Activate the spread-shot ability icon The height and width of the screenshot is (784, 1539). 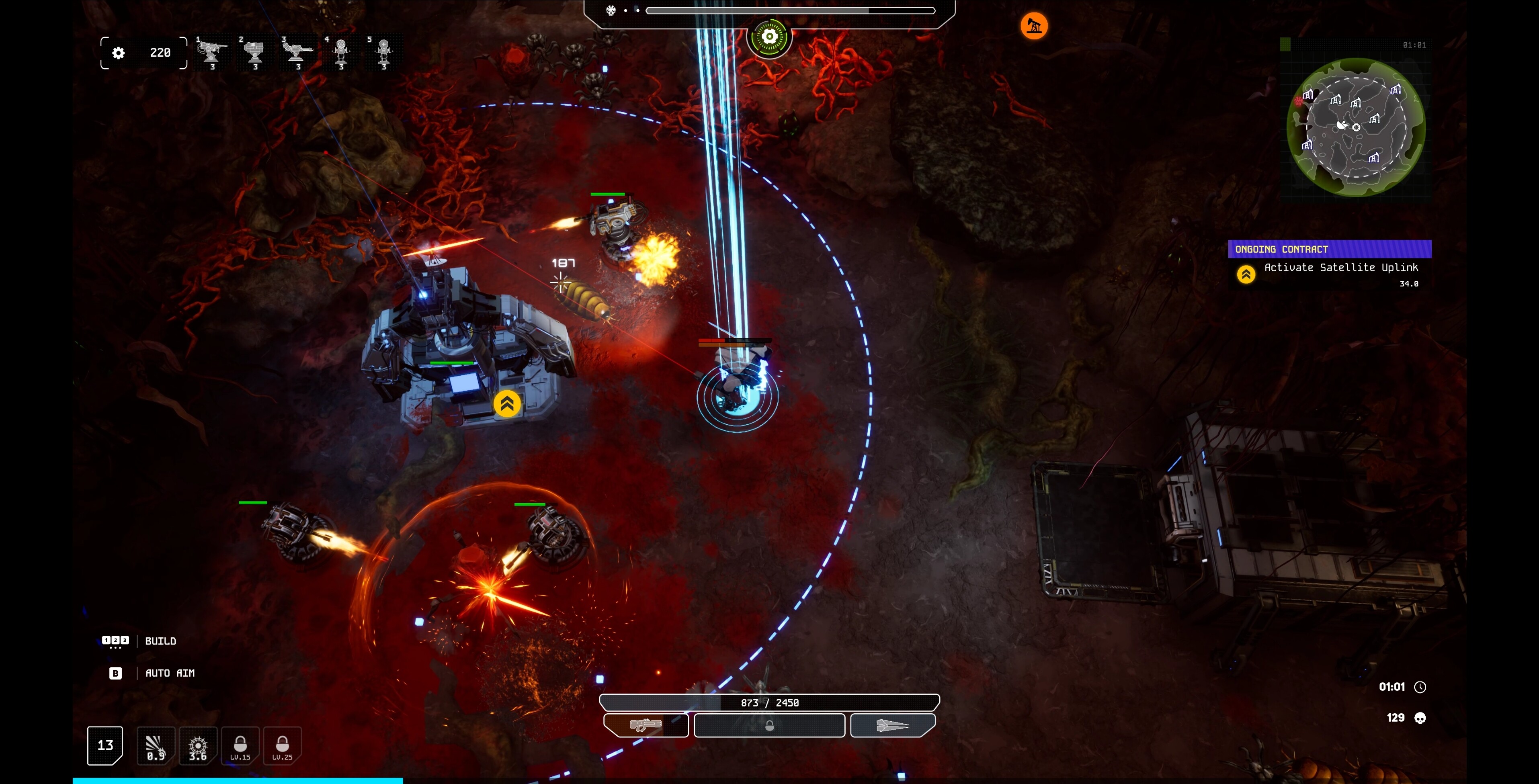click(155, 745)
